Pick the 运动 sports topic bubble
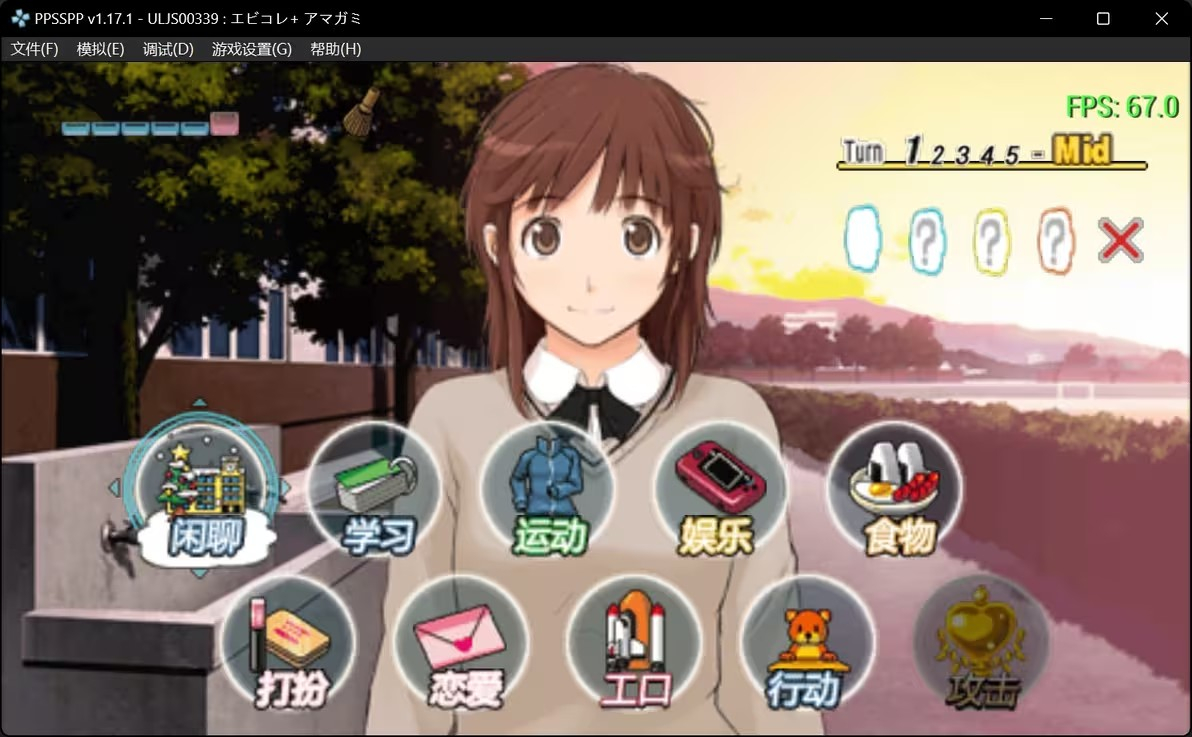The width and height of the screenshot is (1192, 737). click(x=547, y=490)
